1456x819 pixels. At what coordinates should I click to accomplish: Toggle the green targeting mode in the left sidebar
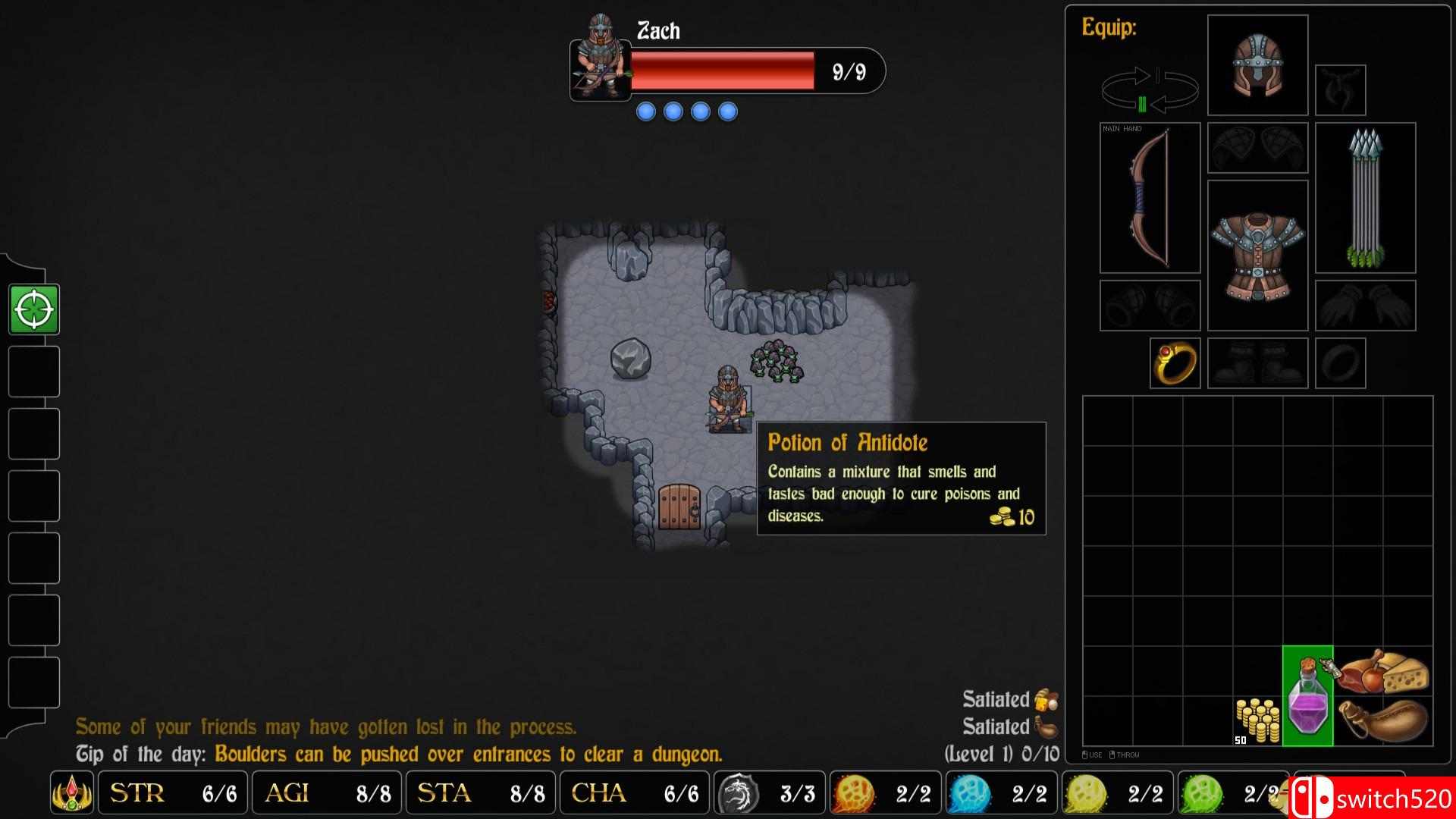point(33,308)
